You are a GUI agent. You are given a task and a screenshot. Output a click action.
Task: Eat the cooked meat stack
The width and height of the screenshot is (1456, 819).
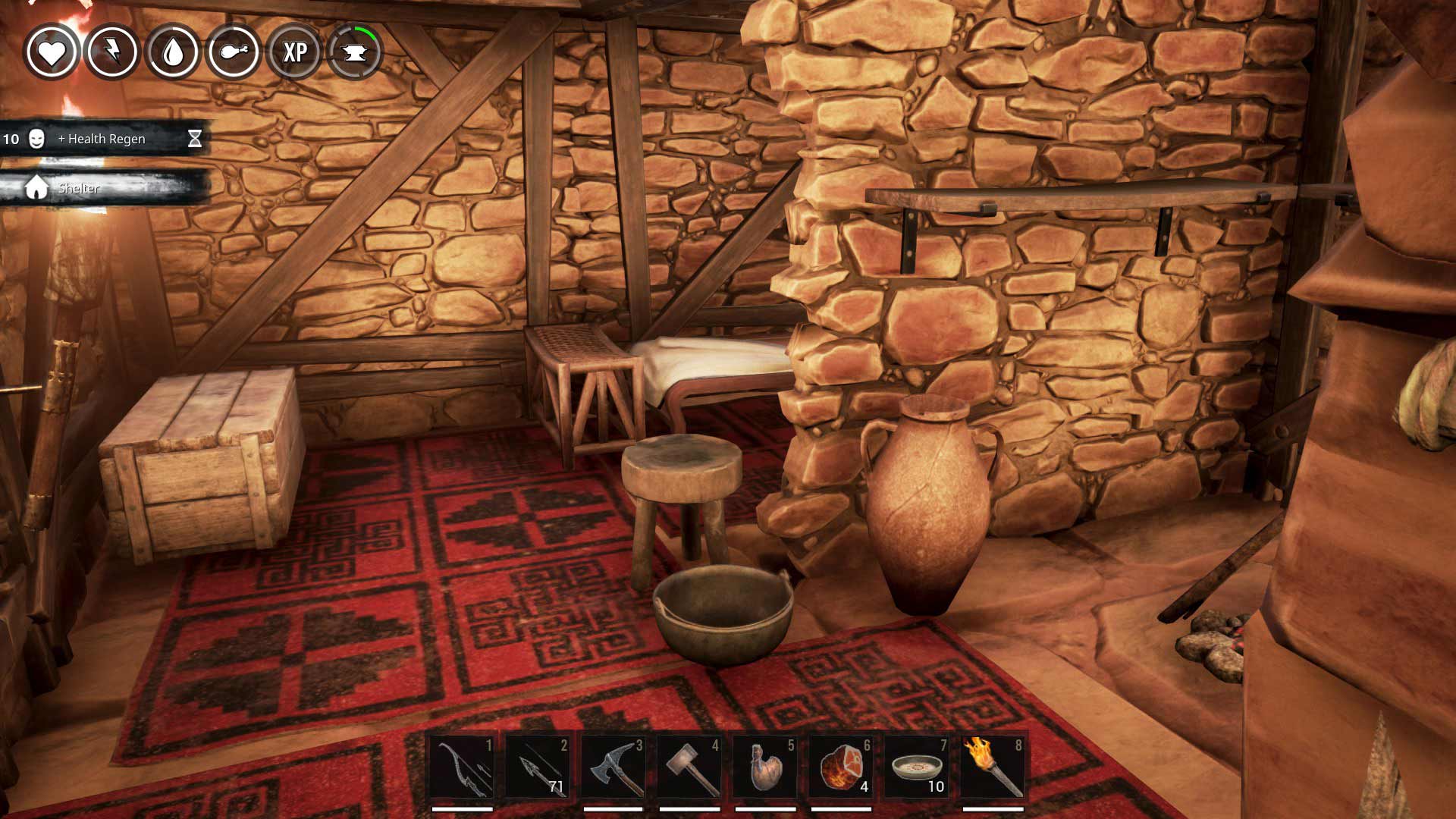click(x=841, y=767)
